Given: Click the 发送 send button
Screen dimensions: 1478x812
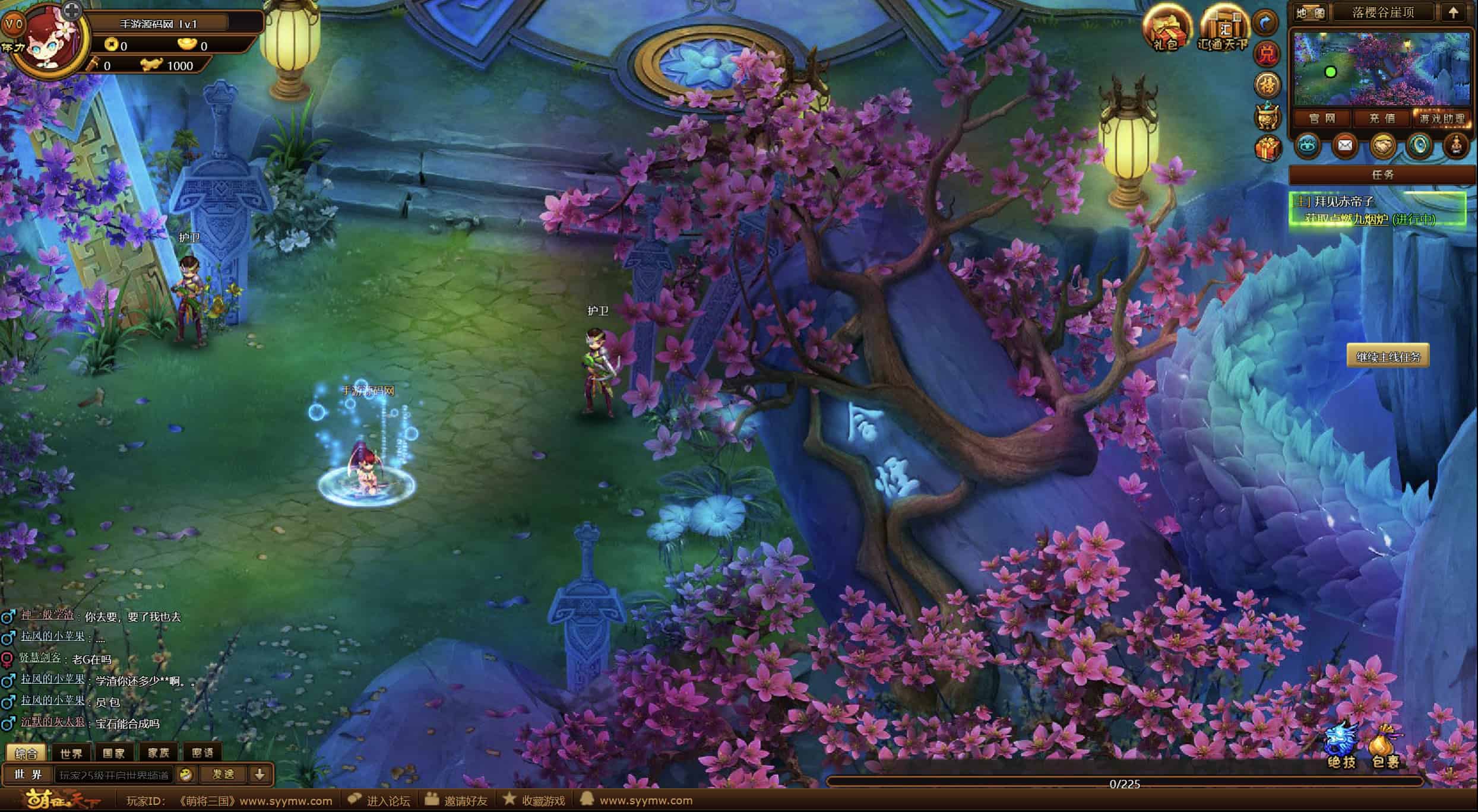Looking at the screenshot, I should [x=223, y=775].
